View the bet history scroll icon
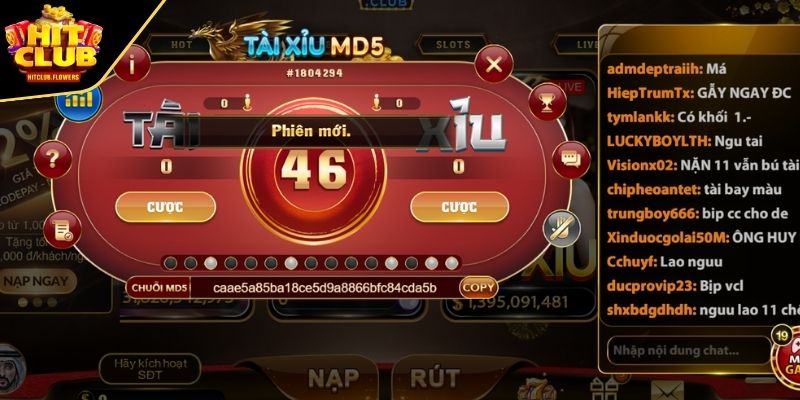Image resolution: width=800 pixels, height=400 pixels. 62,230
